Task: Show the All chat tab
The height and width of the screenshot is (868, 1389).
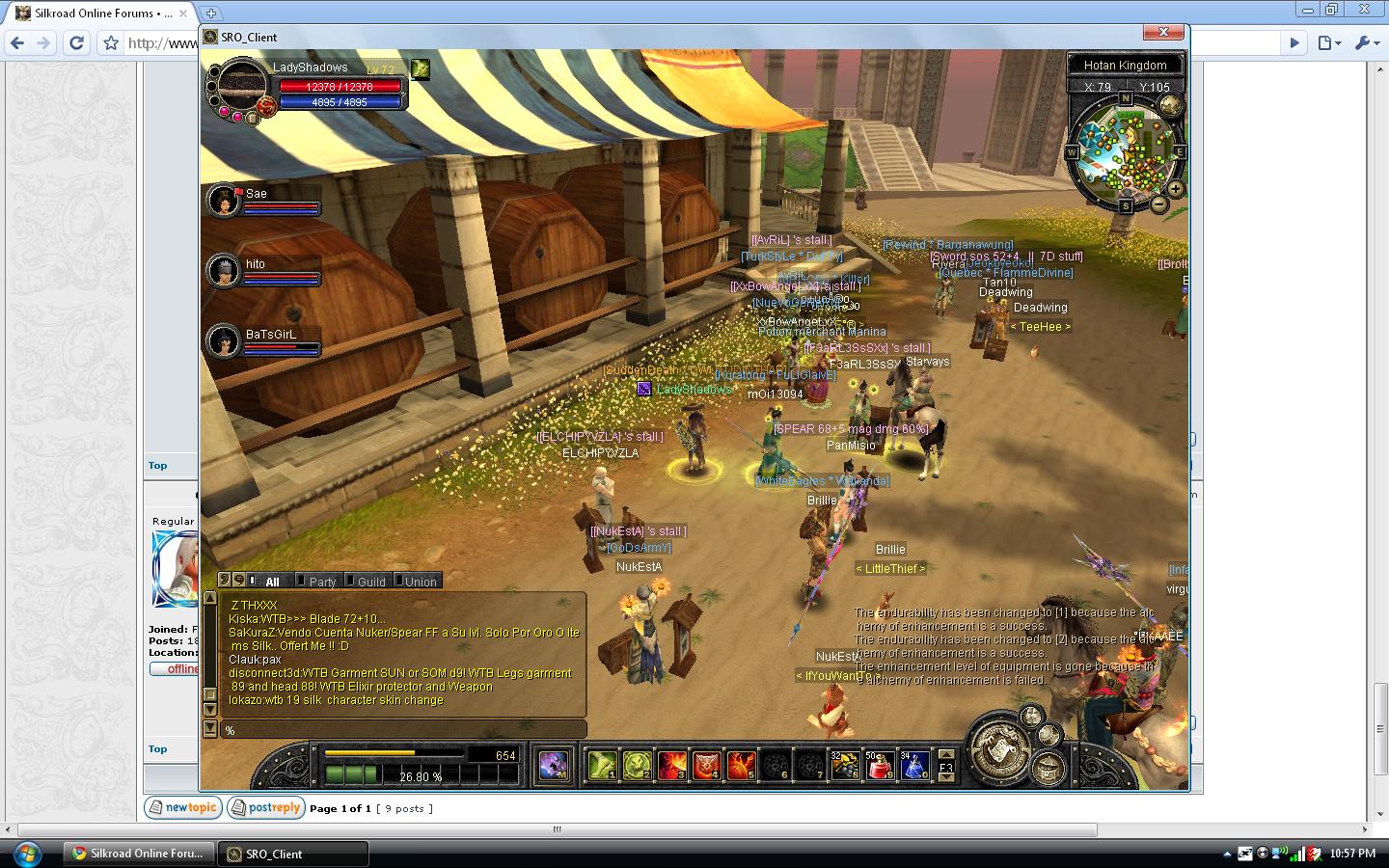Action: pos(272,582)
